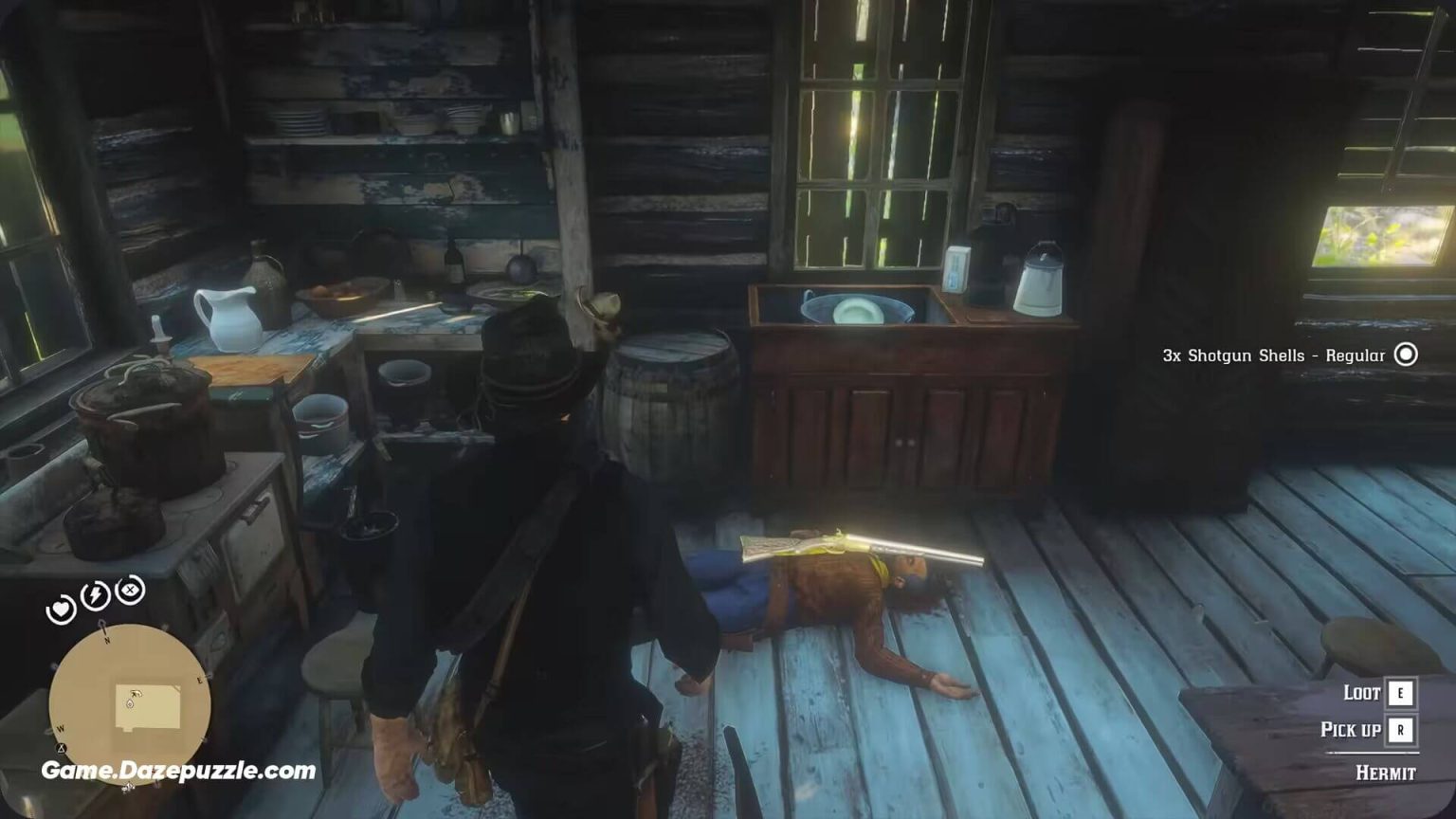
Task: Click the East compass marker on the minimap
Action: (x=199, y=680)
